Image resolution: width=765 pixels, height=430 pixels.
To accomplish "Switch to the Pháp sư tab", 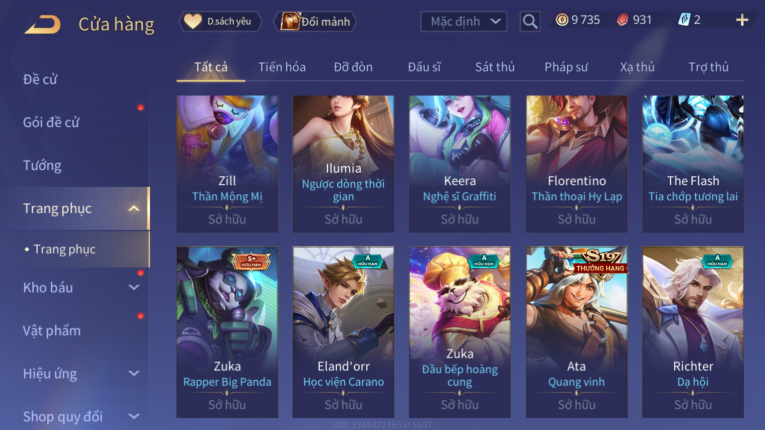I will [567, 67].
